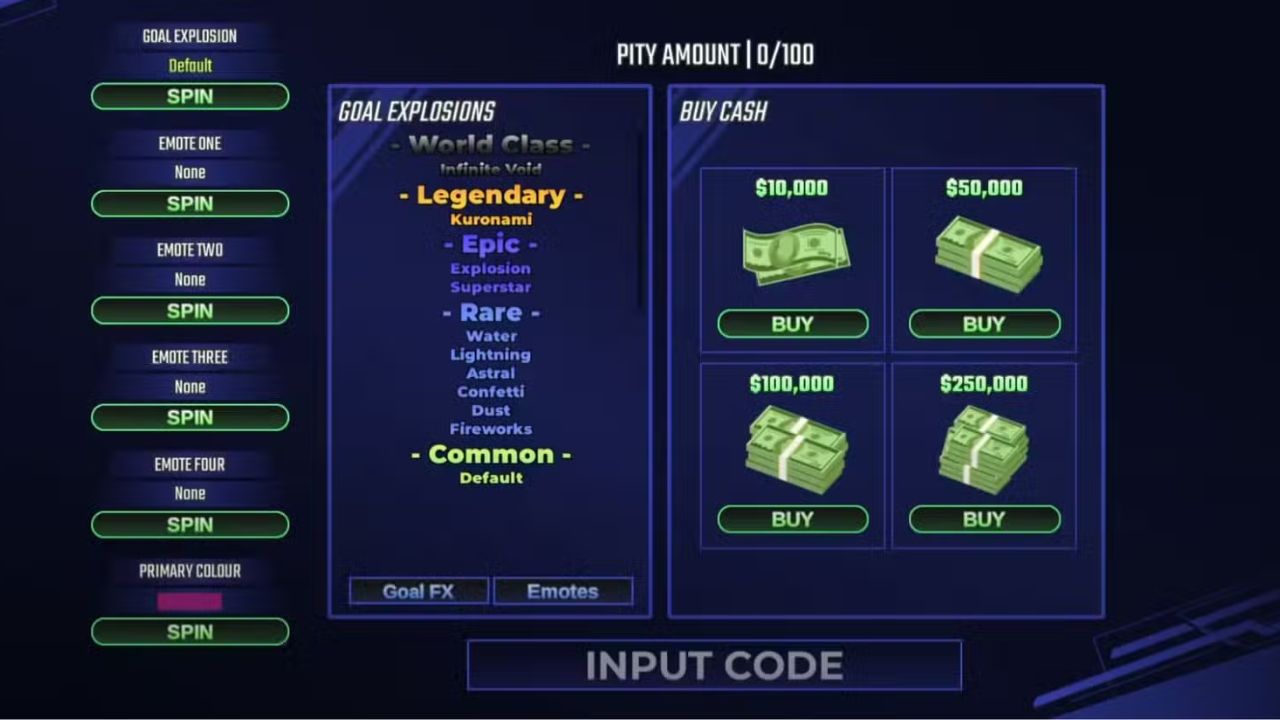This screenshot has height=720, width=1280.
Task: Select the Fireworks rare goal explosion
Action: 491,428
